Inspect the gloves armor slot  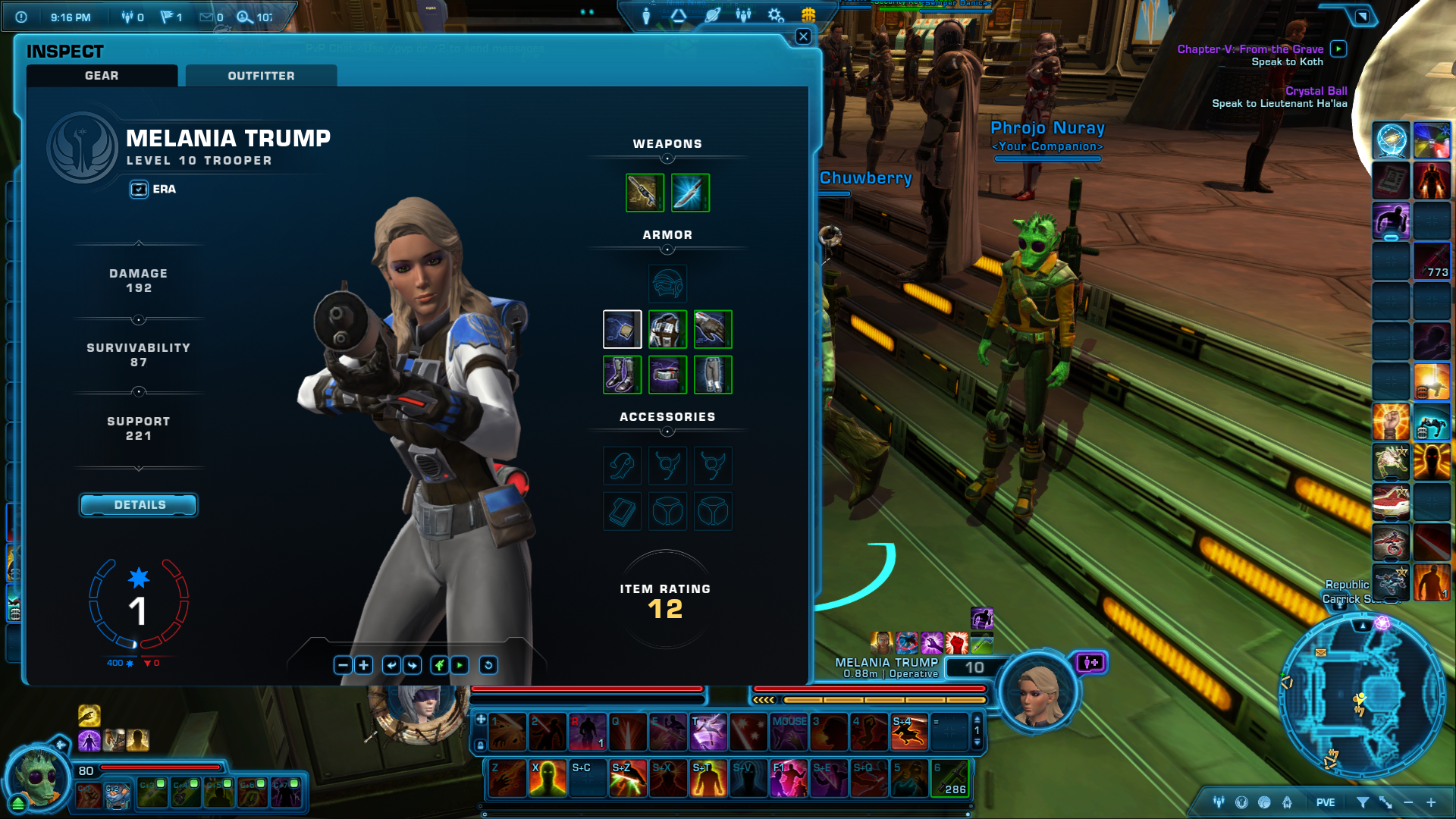[713, 329]
